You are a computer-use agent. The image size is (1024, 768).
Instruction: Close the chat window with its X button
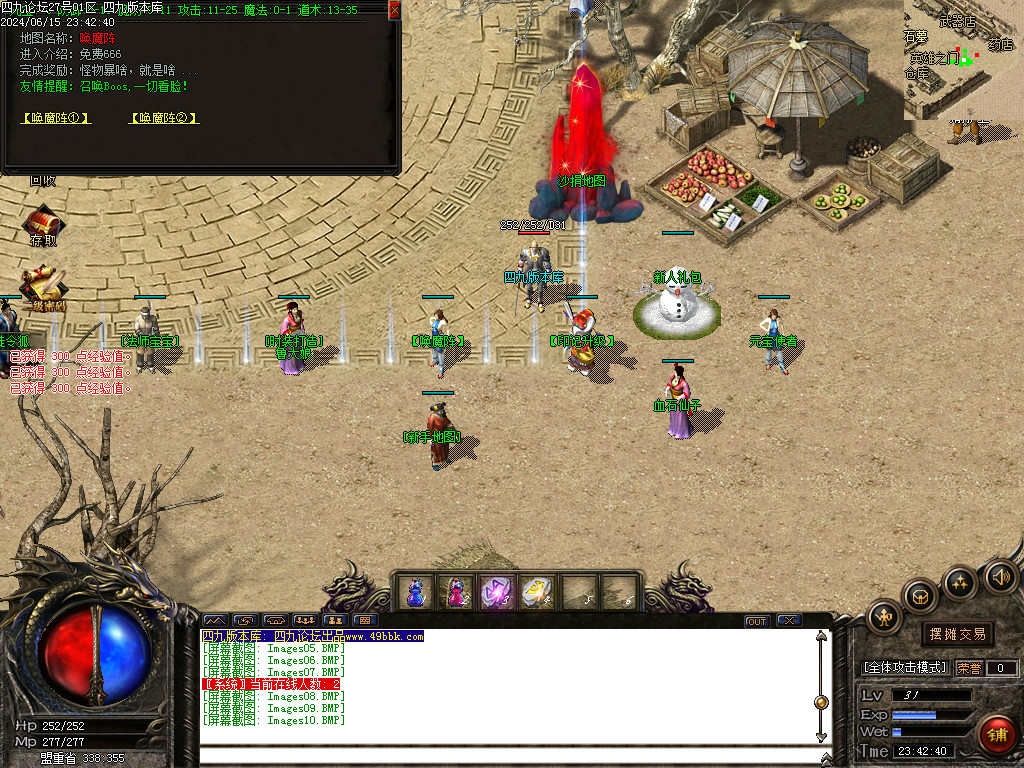point(789,621)
